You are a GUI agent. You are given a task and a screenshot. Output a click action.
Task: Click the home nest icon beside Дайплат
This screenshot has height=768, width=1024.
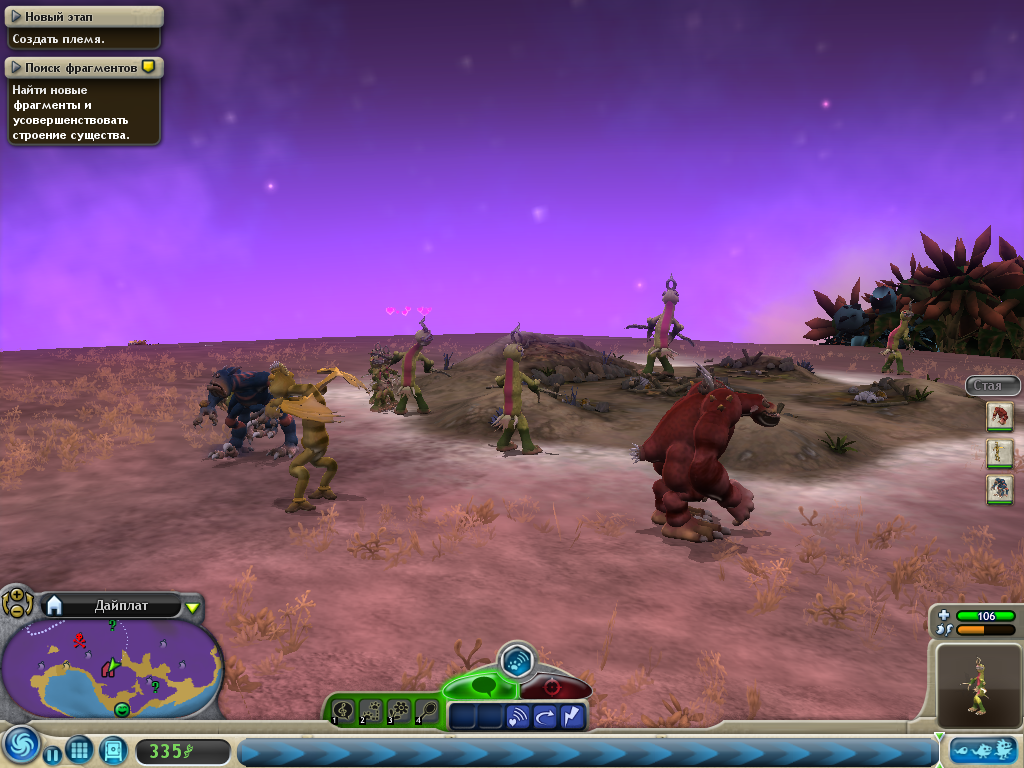pyautogui.click(x=55, y=605)
